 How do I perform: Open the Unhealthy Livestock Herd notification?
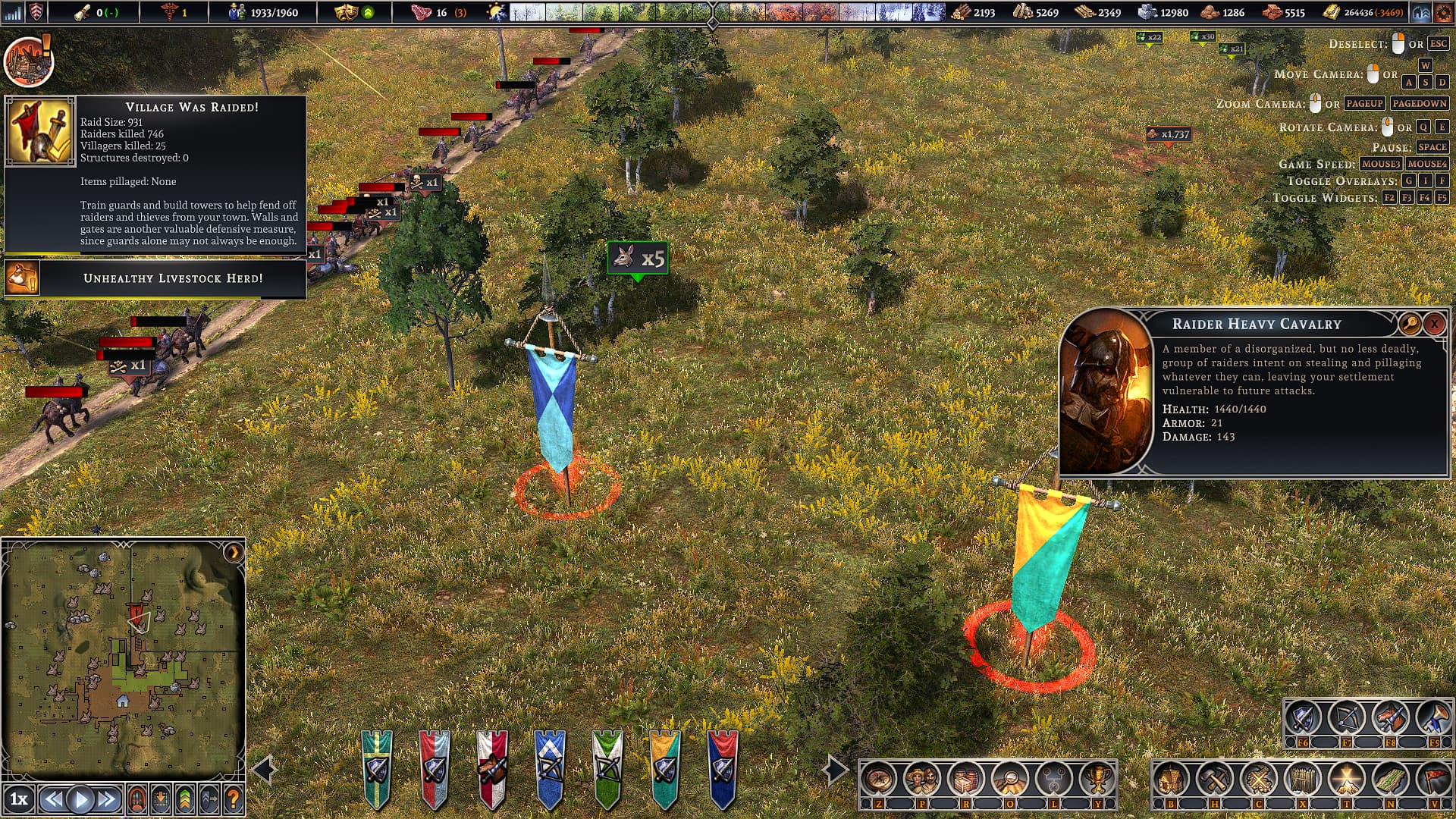pyautogui.click(x=155, y=278)
